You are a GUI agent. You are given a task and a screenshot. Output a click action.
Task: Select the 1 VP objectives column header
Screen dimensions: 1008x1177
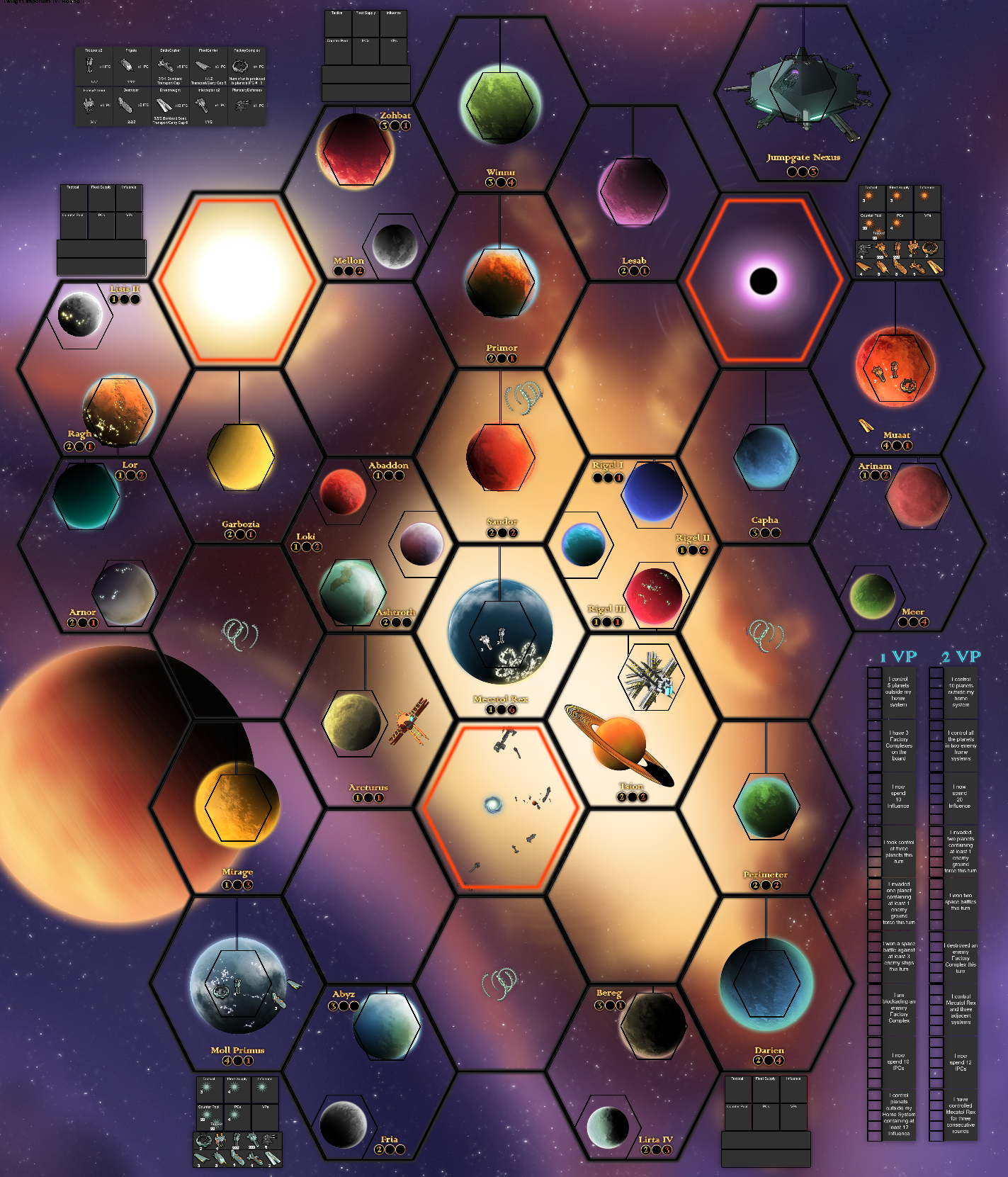897,655
